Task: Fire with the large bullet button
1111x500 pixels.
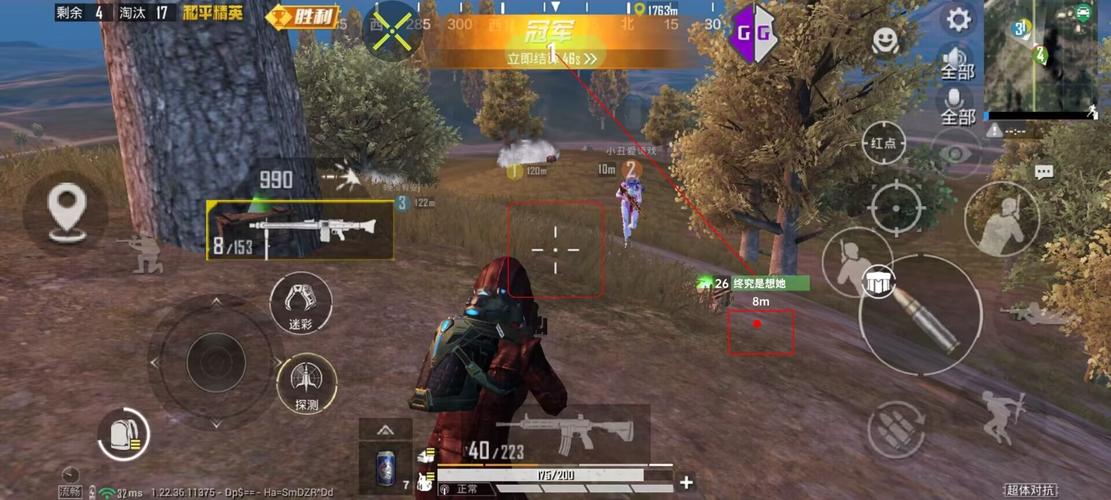Action: coord(921,315)
